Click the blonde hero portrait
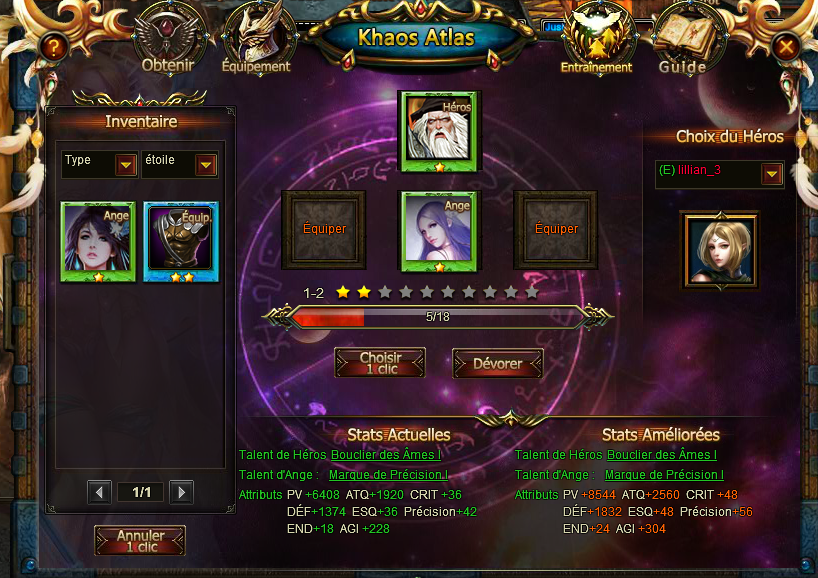The height and width of the screenshot is (578, 818). [719, 249]
